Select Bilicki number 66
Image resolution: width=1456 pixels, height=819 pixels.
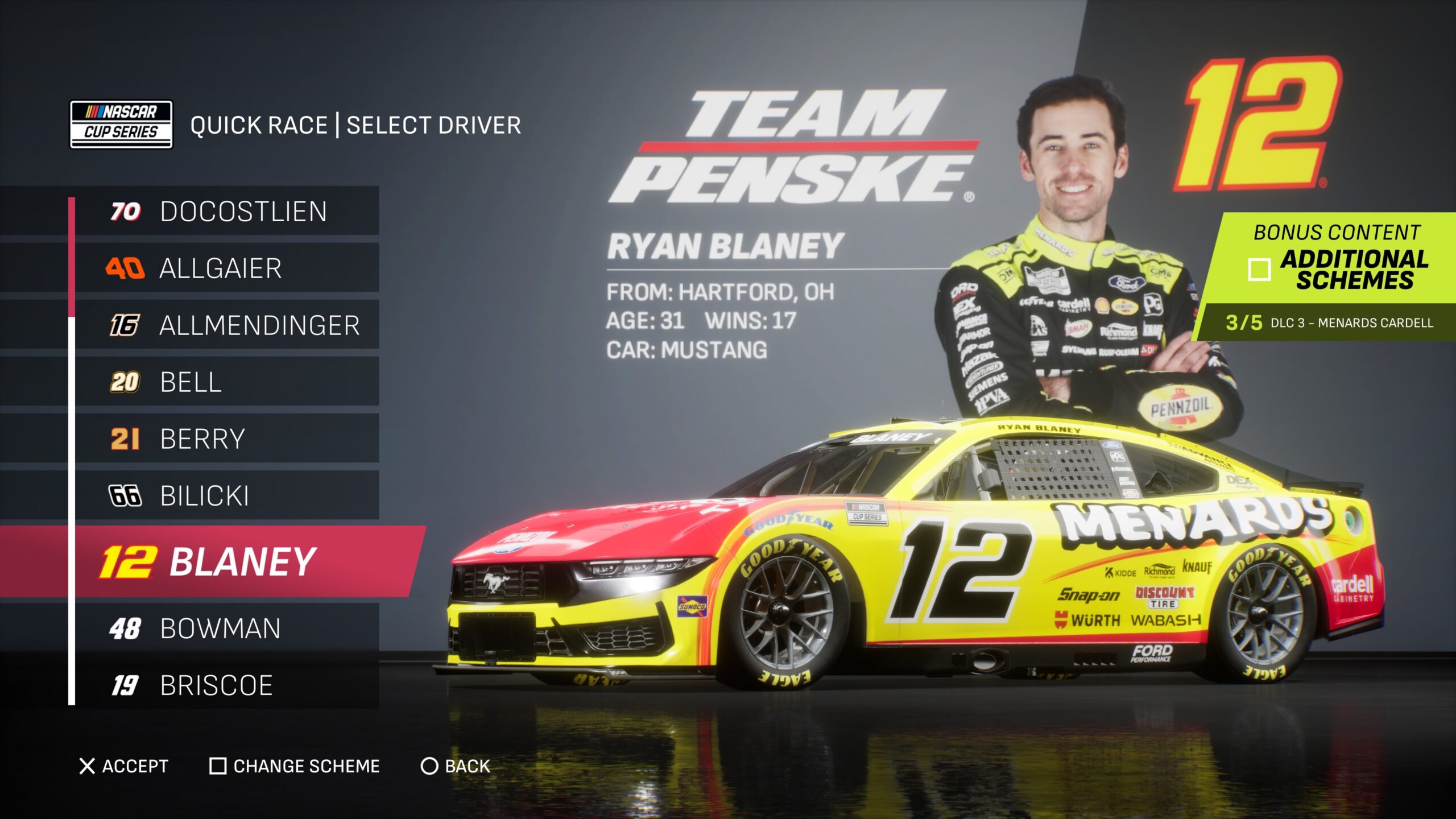pyautogui.click(x=227, y=495)
